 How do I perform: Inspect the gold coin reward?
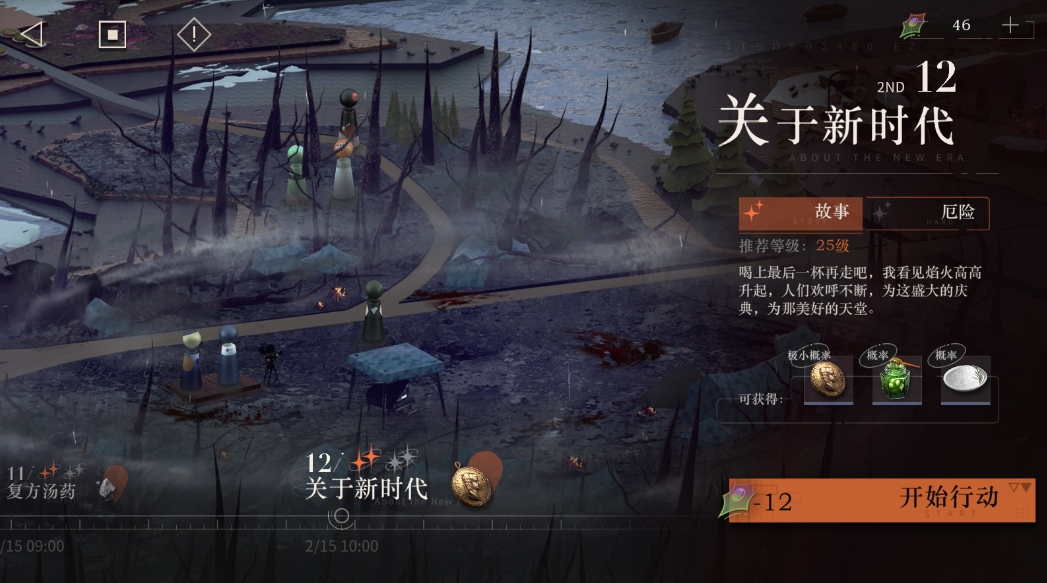pos(828,380)
